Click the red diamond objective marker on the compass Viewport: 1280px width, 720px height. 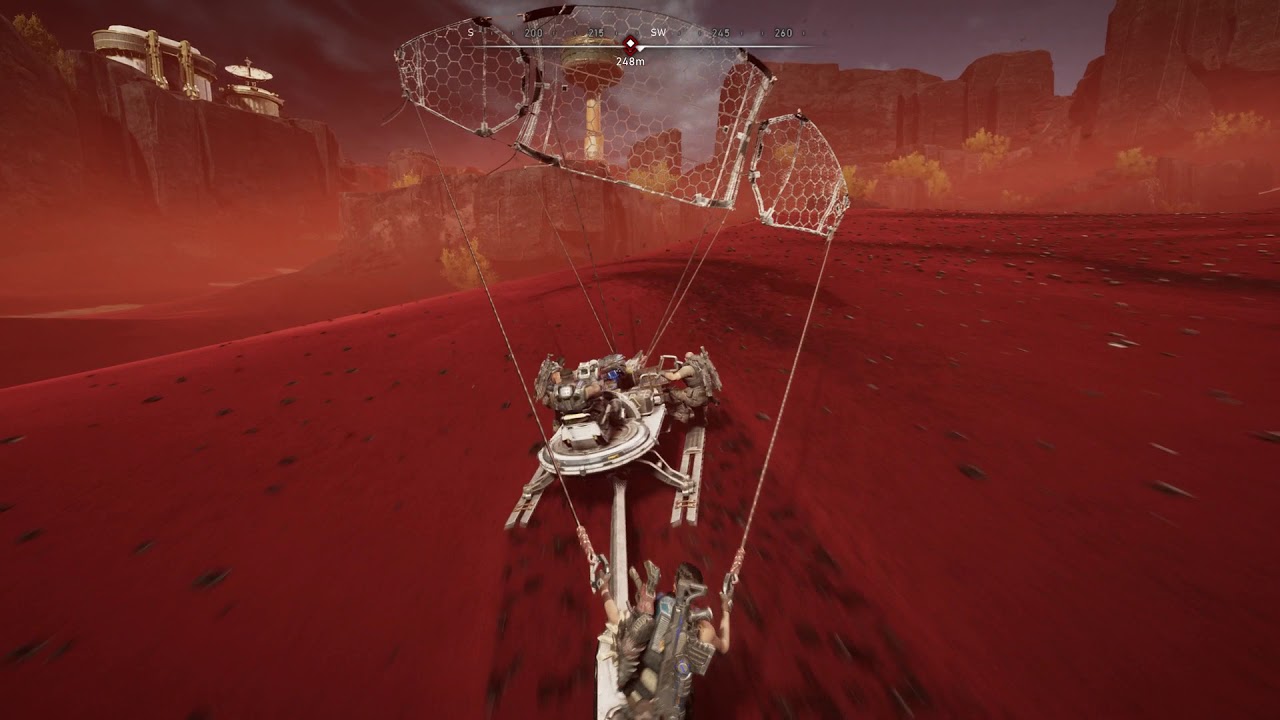(630, 44)
